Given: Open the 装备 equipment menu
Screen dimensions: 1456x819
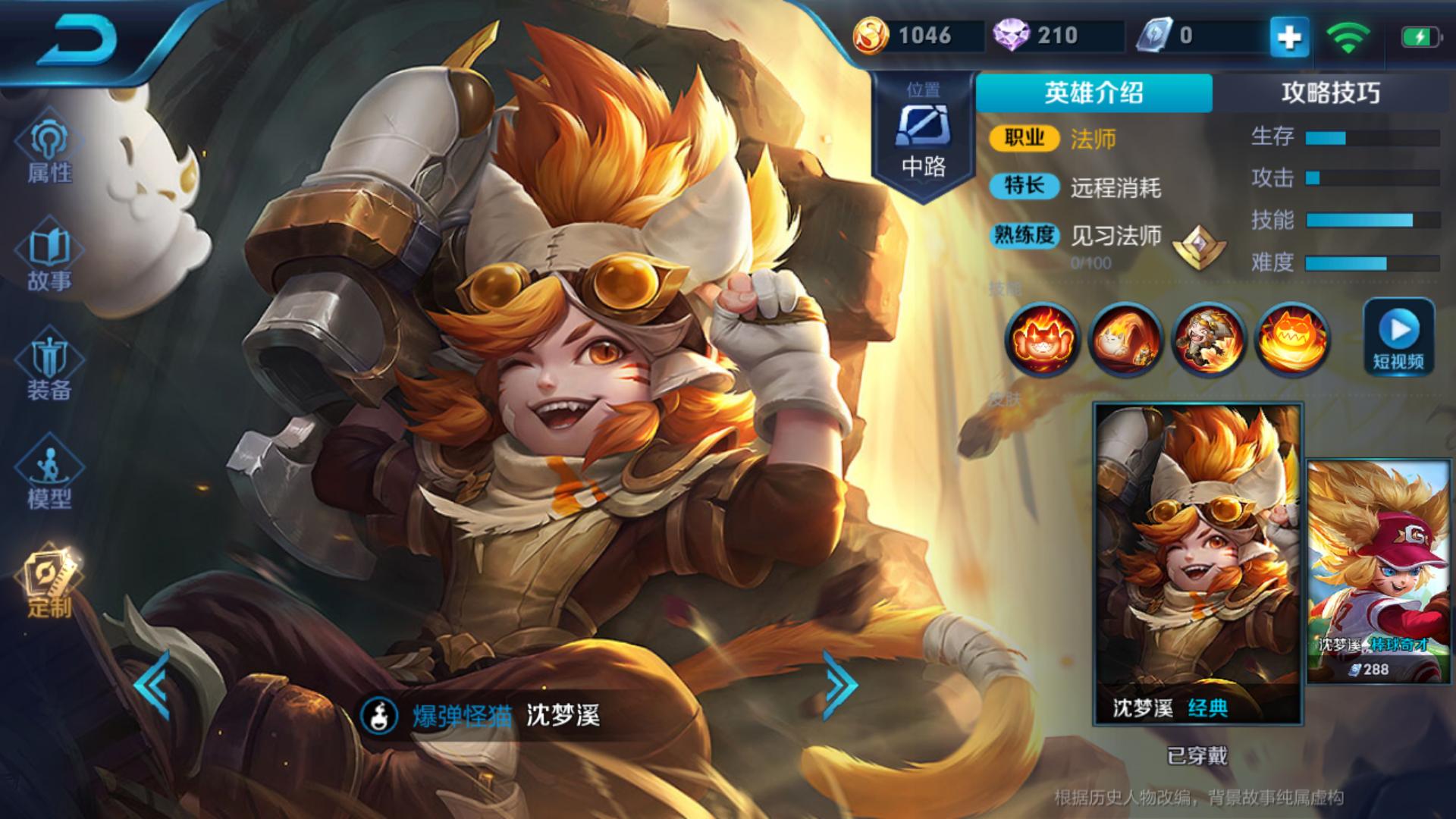Looking at the screenshot, I should coord(49,369).
